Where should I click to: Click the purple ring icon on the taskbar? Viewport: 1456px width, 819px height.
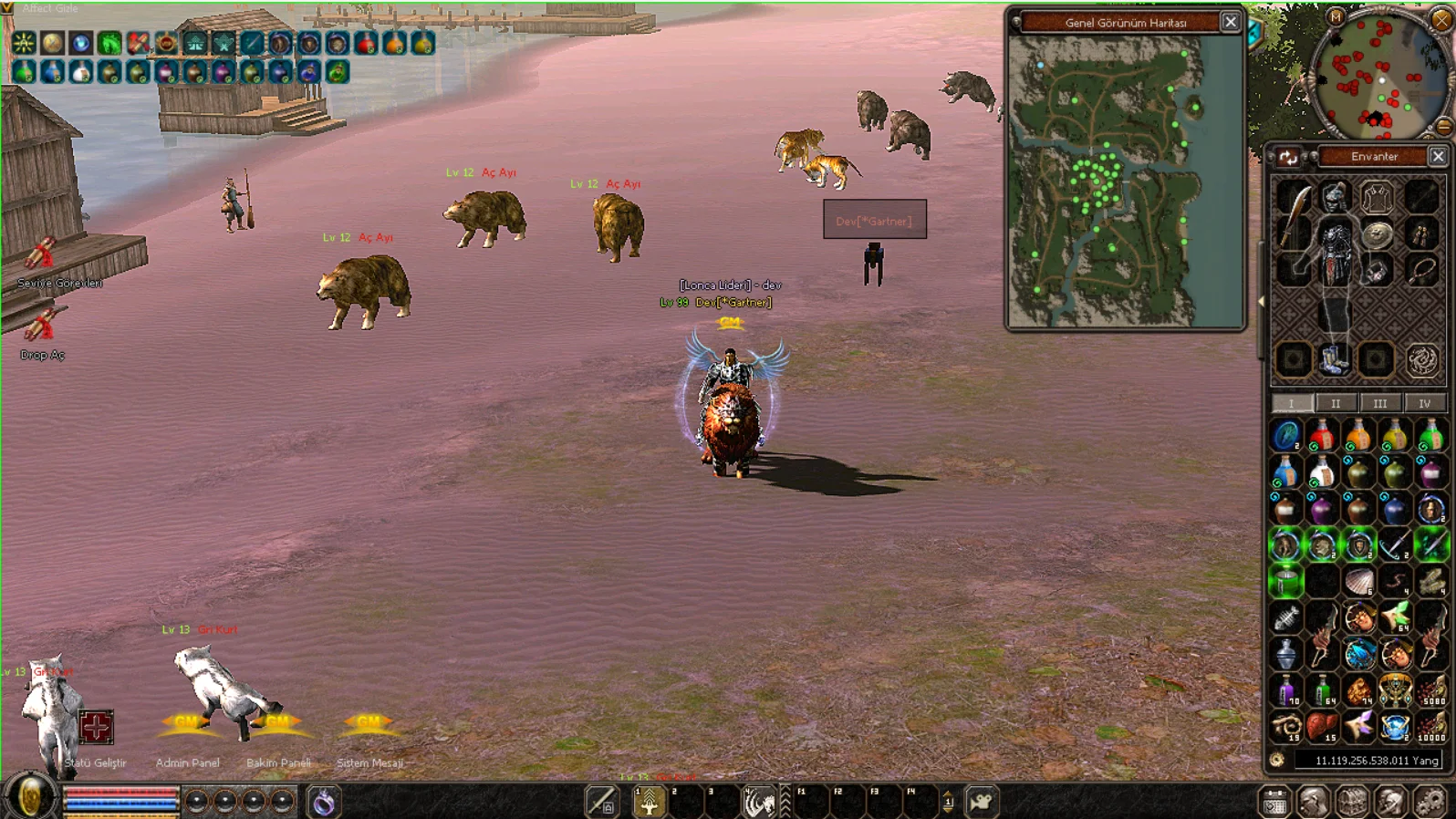point(324,802)
